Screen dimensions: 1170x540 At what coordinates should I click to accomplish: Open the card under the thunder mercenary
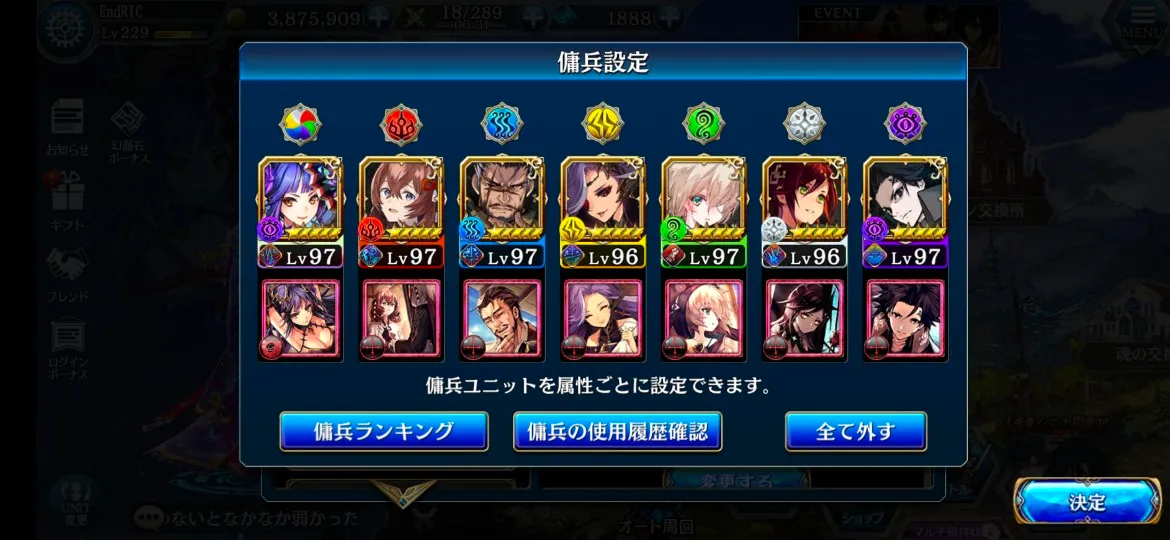(x=603, y=319)
